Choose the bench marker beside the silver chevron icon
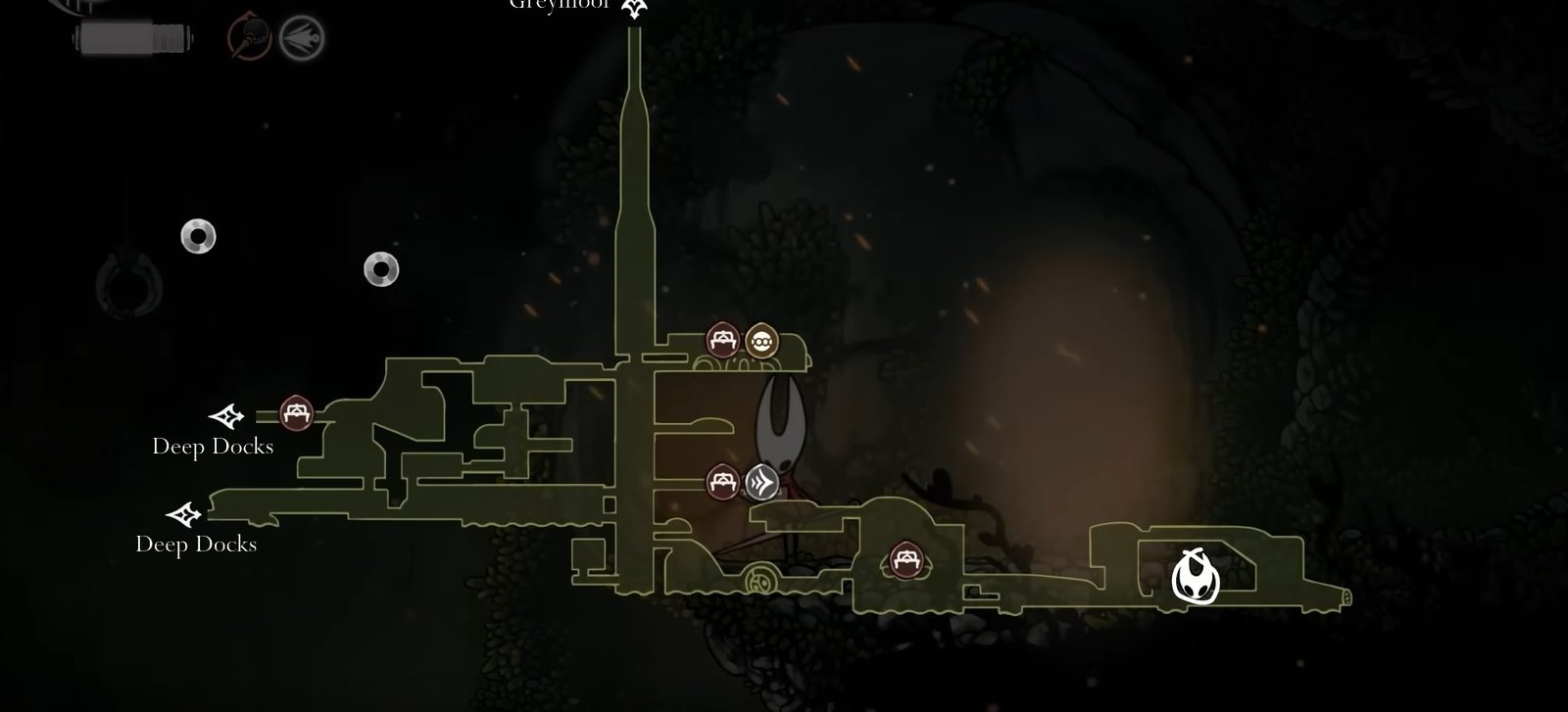Screen dimensions: 1568x712 click(x=722, y=481)
